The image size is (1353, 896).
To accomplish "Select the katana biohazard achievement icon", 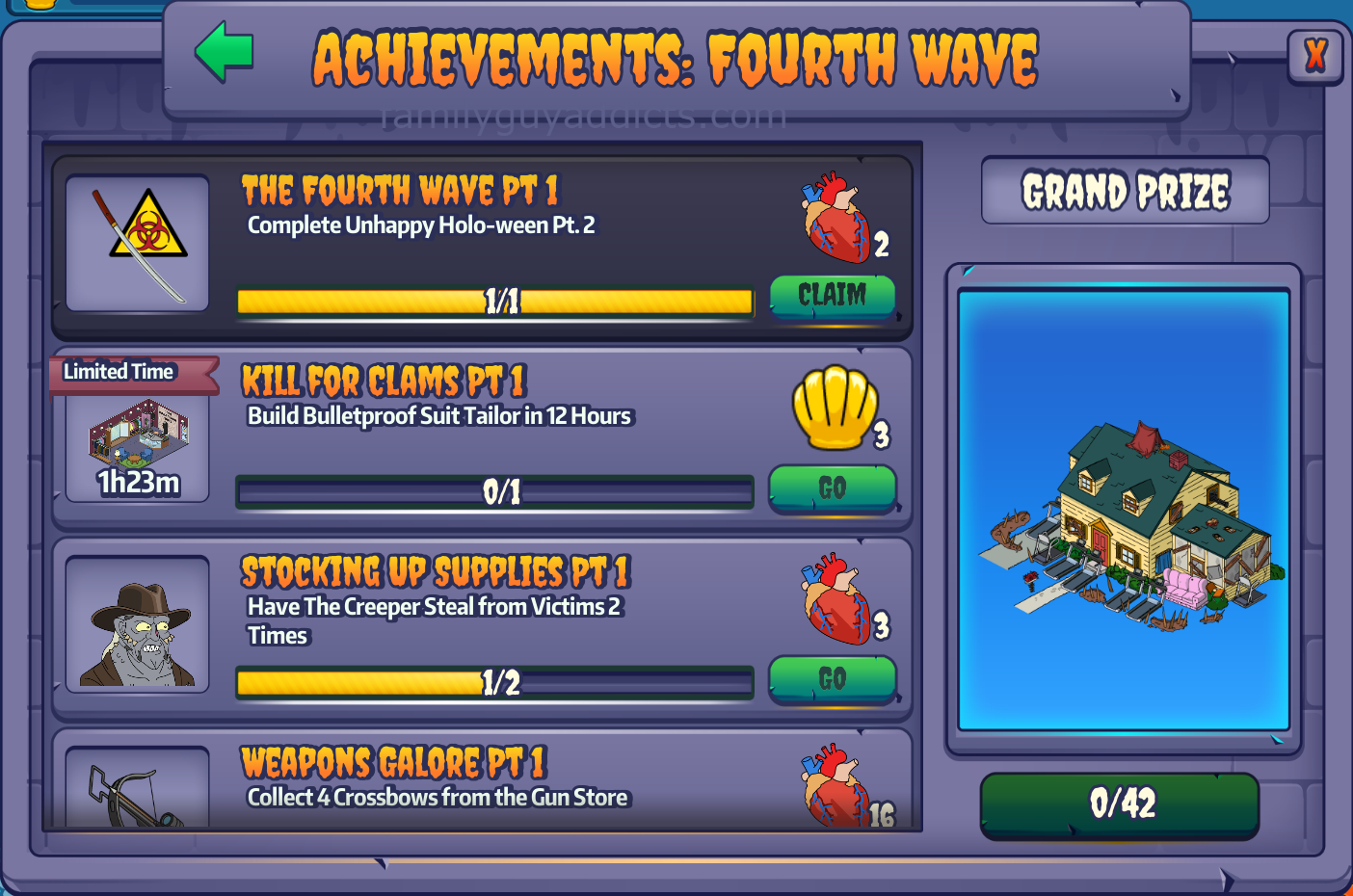I will tap(138, 243).
